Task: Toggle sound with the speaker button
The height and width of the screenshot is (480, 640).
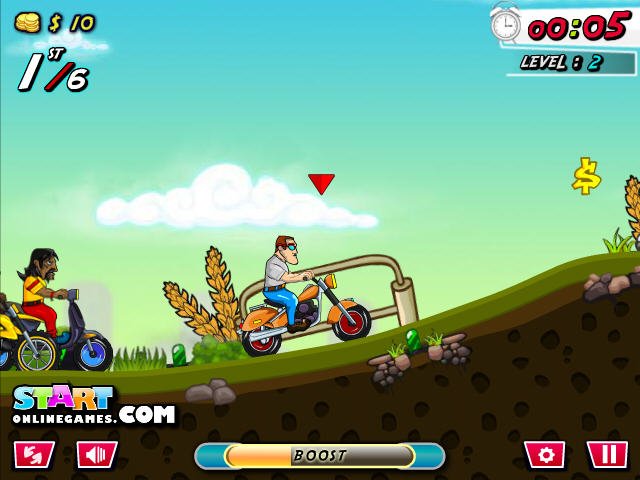Action: click(x=97, y=455)
